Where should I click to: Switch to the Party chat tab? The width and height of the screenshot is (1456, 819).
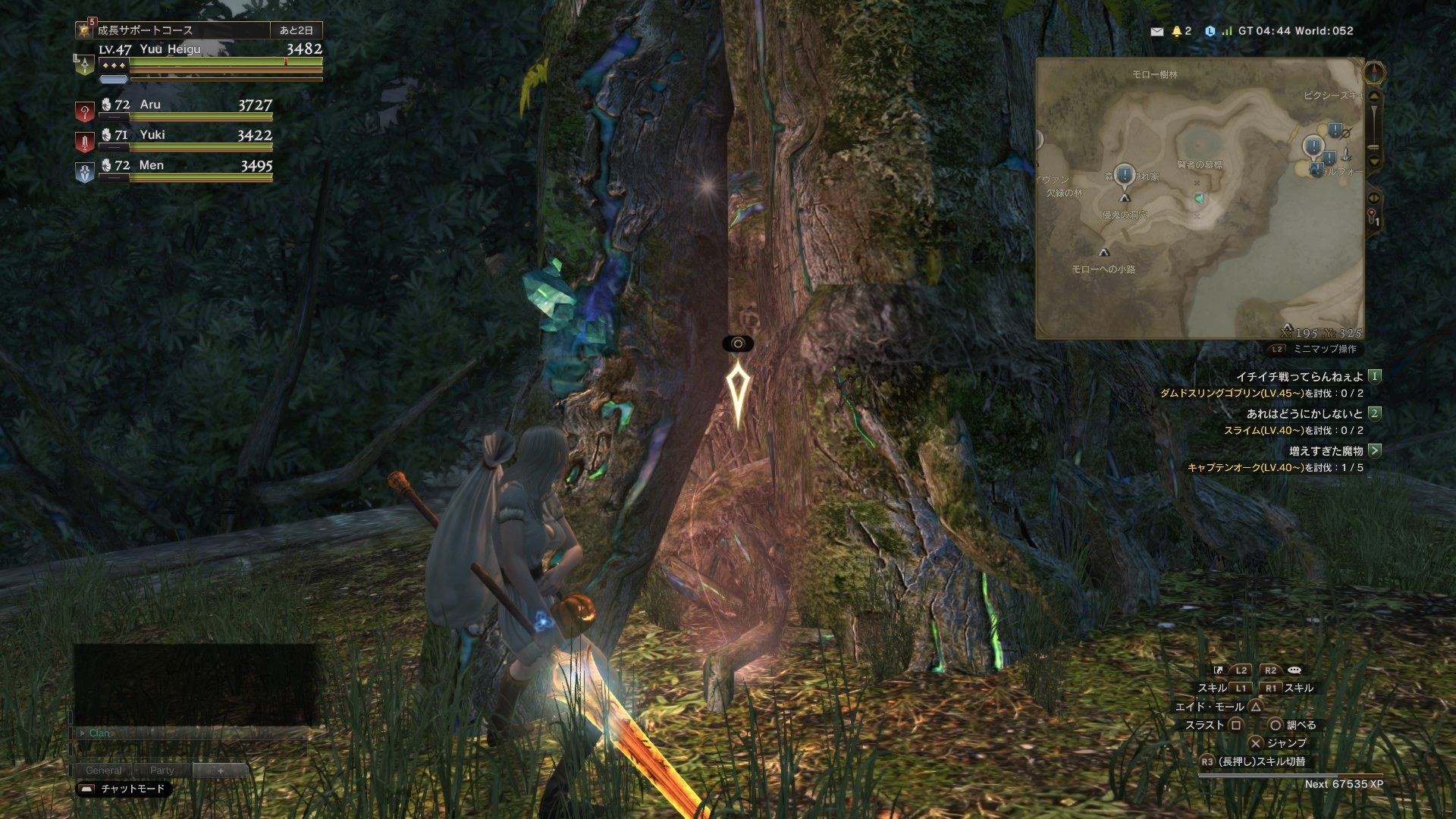click(162, 770)
